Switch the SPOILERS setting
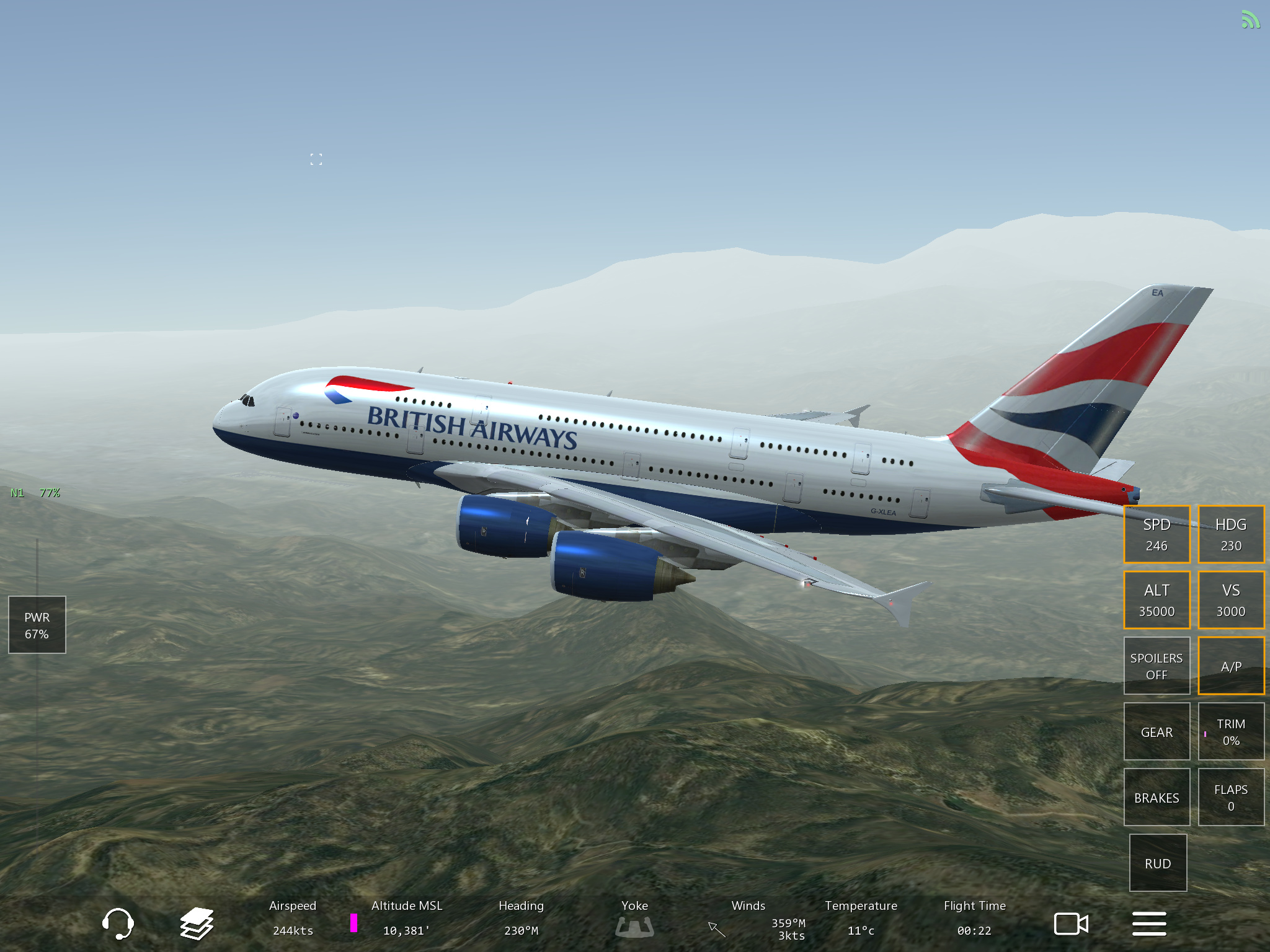Screen dimensions: 1270x952 [x=1157, y=666]
